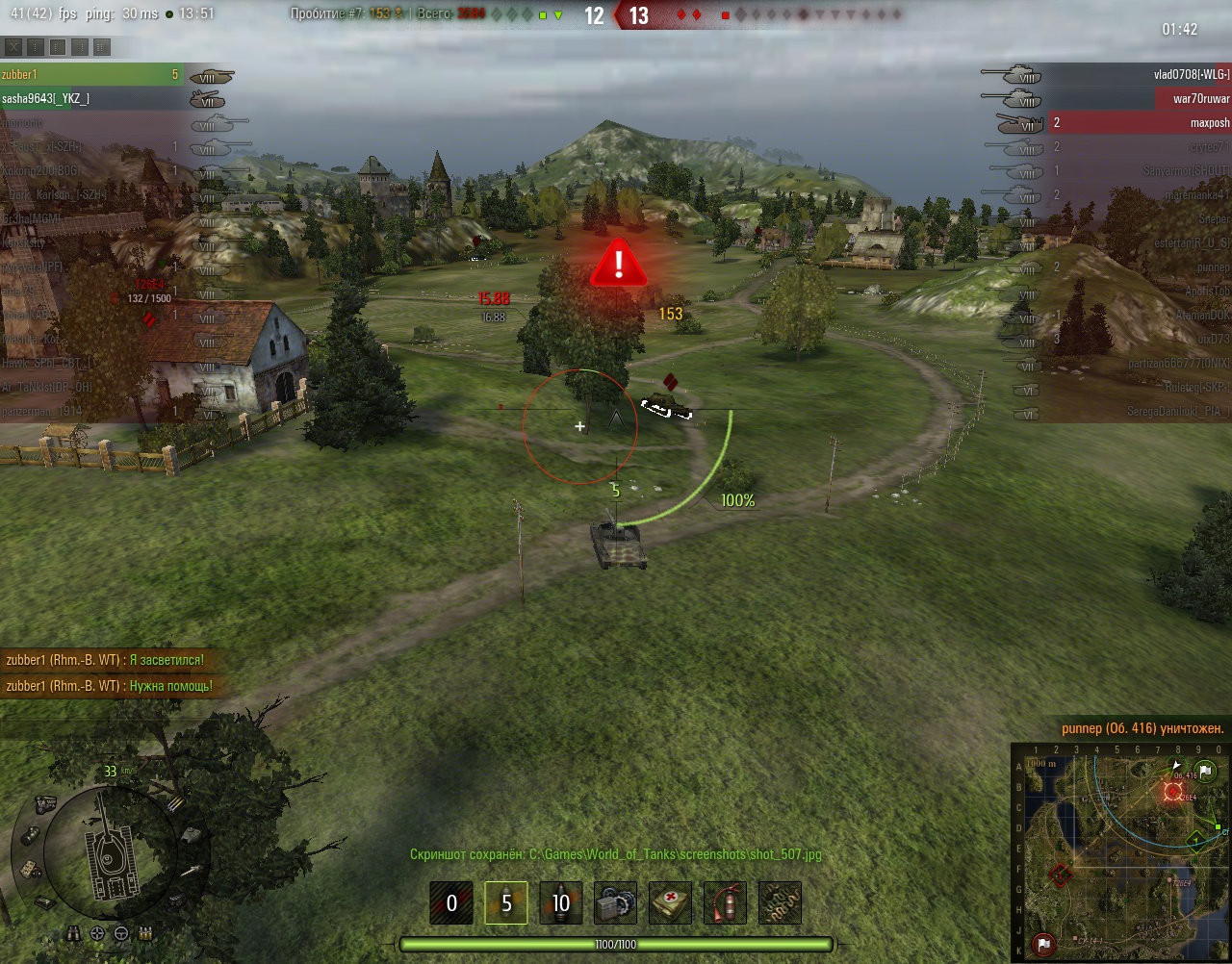The width and height of the screenshot is (1232, 964).
Task: Switch to the widest player panel layout
Action: pos(102,46)
